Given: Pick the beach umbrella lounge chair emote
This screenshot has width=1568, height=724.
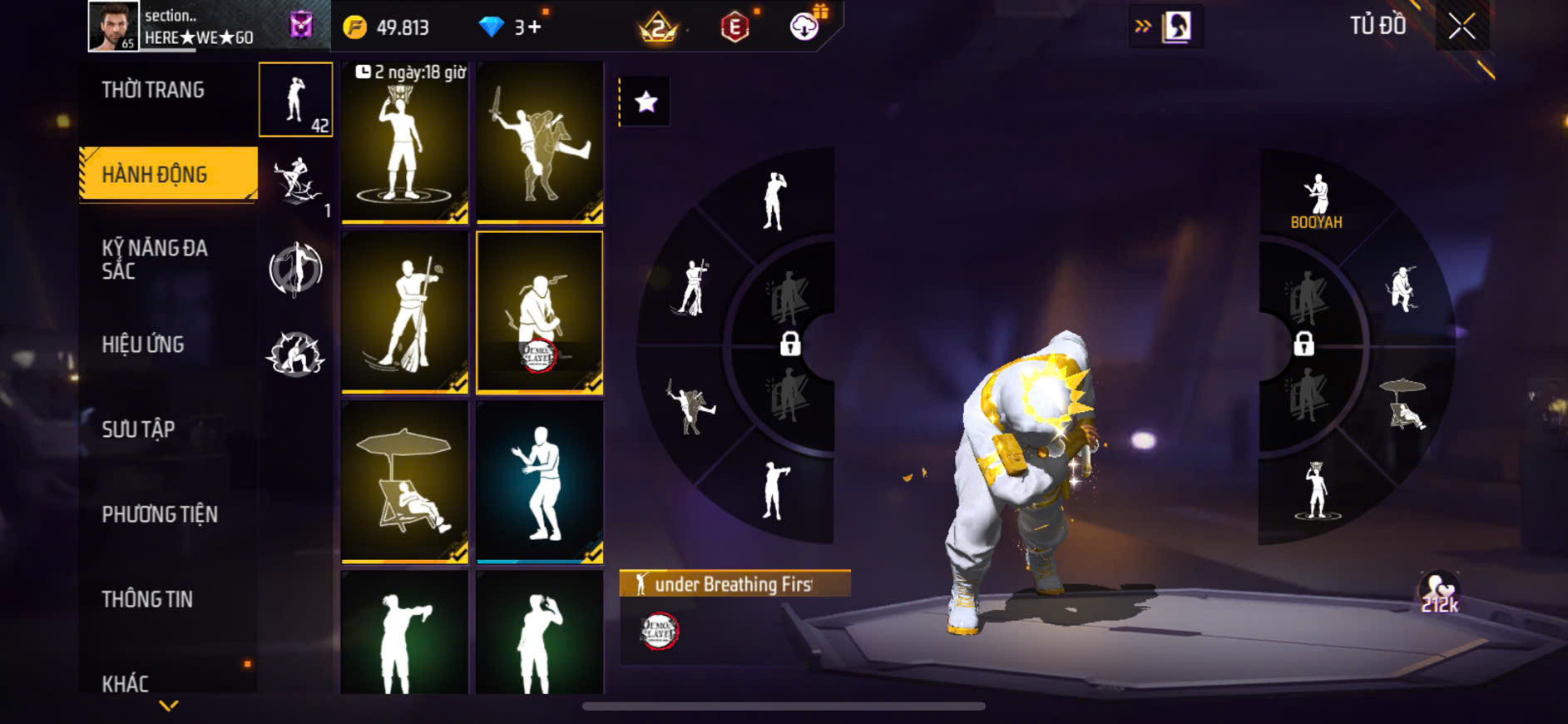Looking at the screenshot, I should tap(405, 481).
